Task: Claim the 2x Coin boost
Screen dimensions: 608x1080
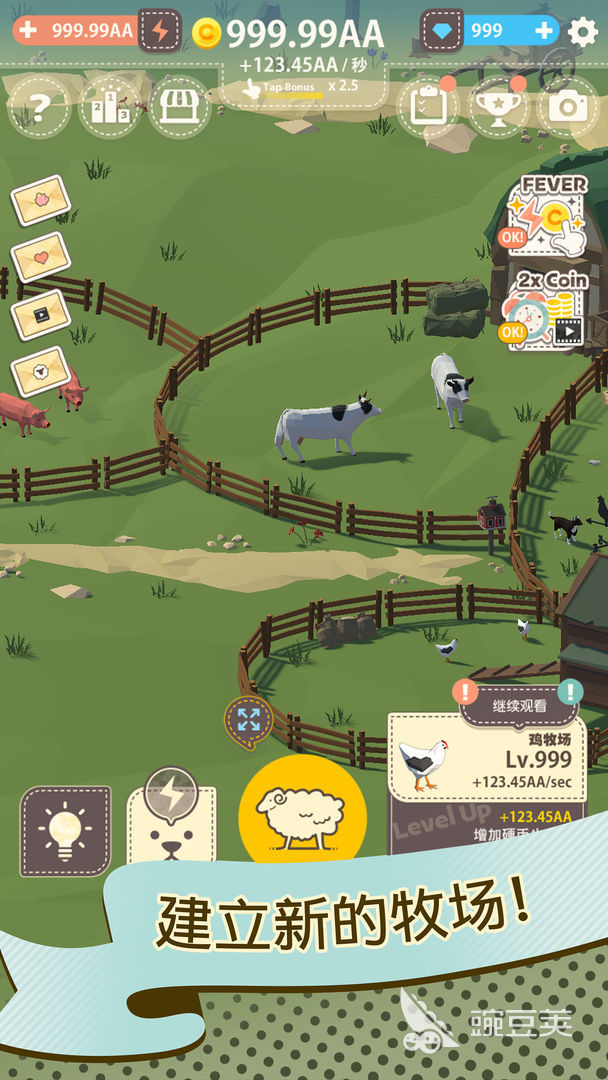Action: click(545, 309)
